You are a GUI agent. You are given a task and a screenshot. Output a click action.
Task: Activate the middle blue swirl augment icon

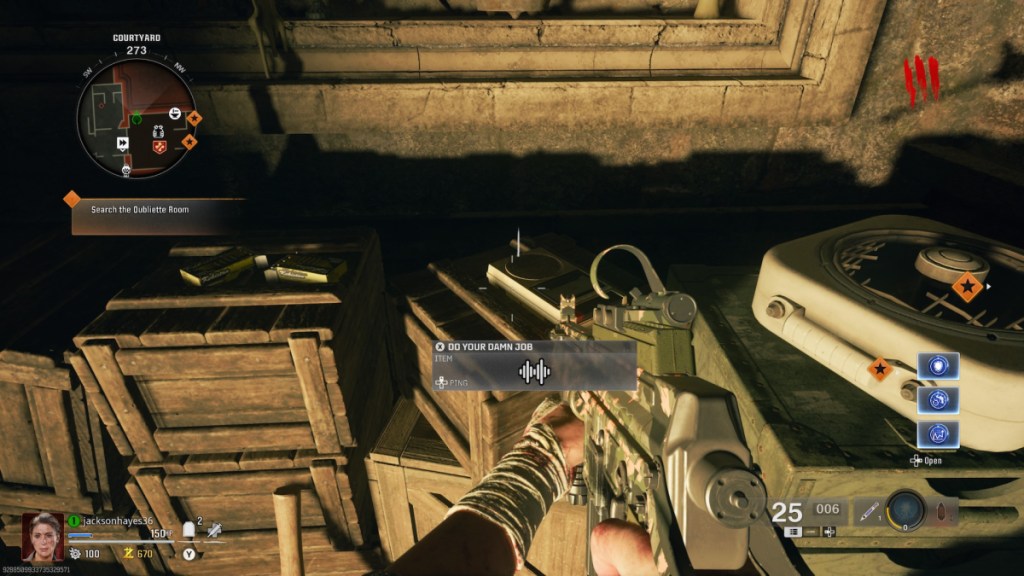click(x=938, y=400)
